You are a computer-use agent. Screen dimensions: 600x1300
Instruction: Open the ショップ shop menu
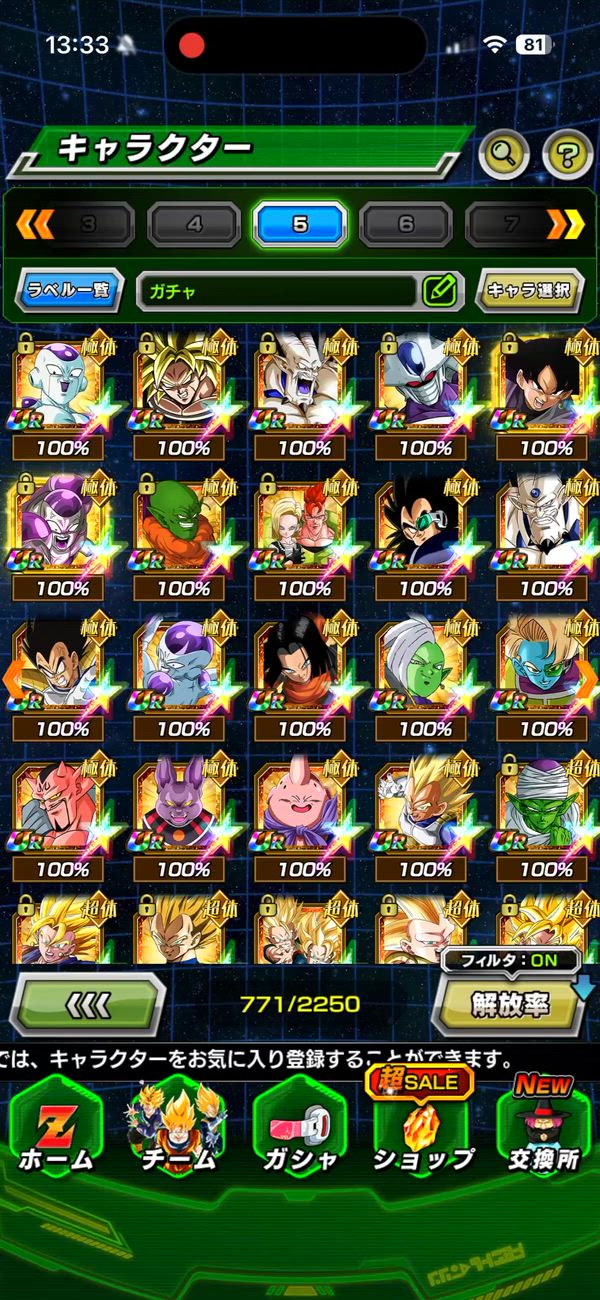click(423, 1128)
